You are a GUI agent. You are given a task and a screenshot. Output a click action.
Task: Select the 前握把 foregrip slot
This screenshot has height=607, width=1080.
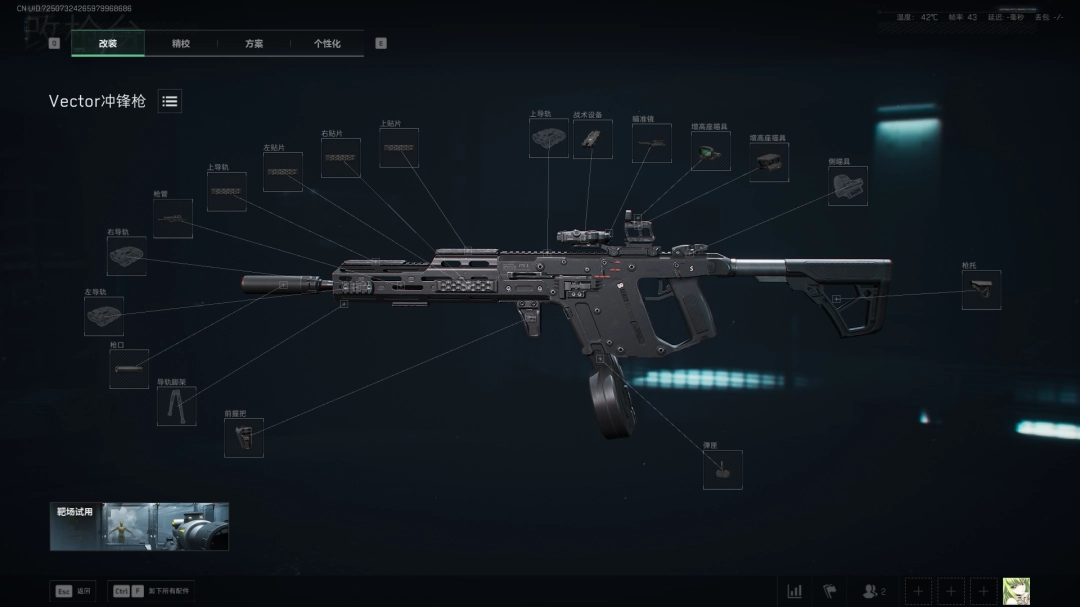click(244, 438)
